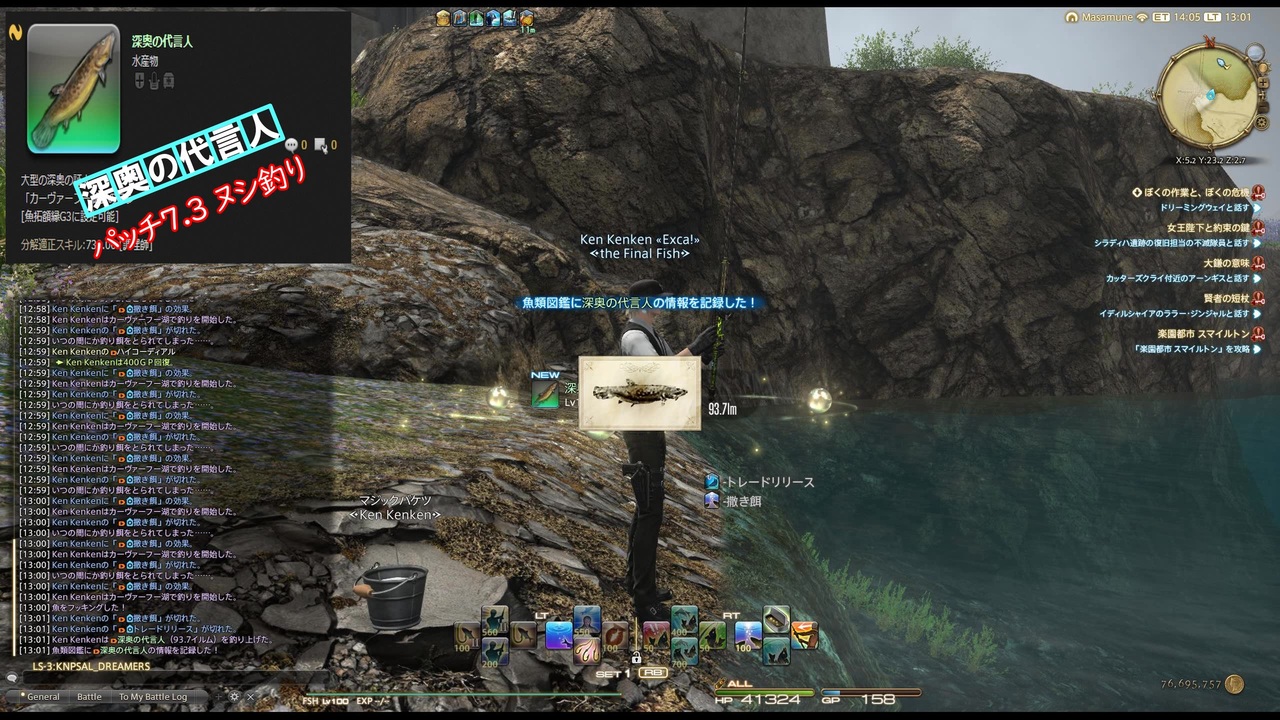Use the Trade Release action icon

(715, 480)
